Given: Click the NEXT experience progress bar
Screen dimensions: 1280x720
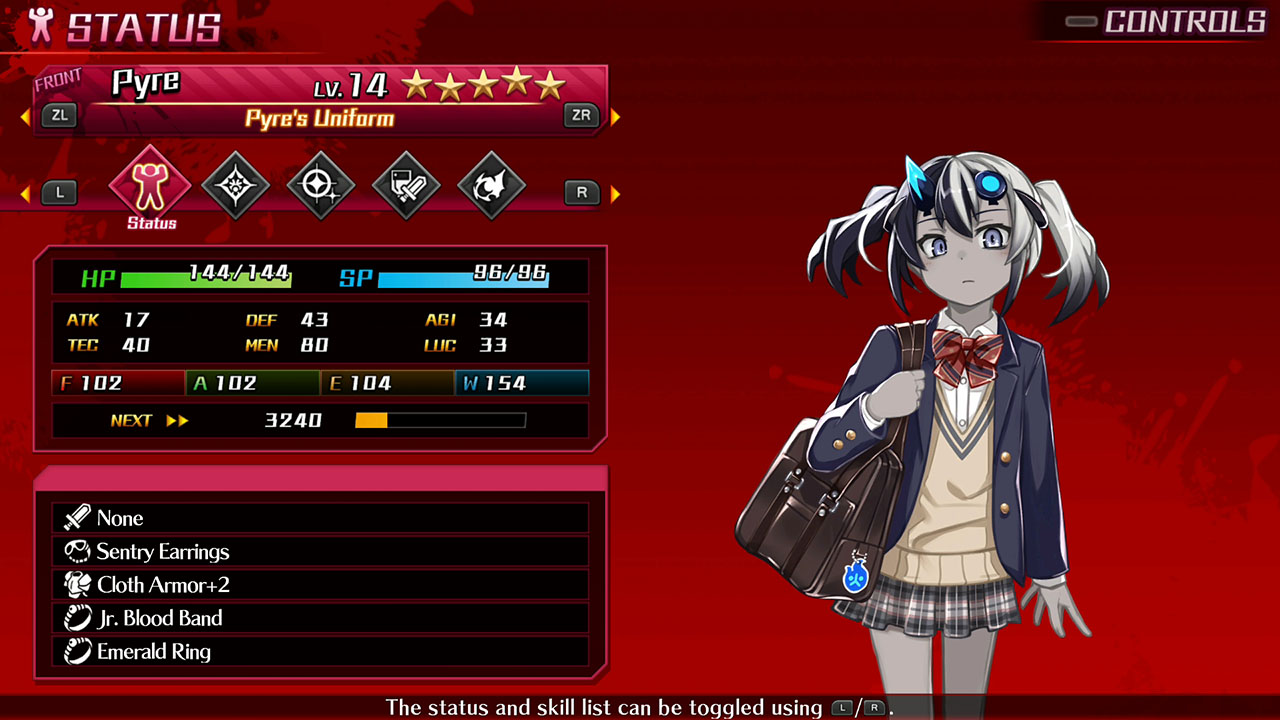Looking at the screenshot, I should tap(440, 420).
